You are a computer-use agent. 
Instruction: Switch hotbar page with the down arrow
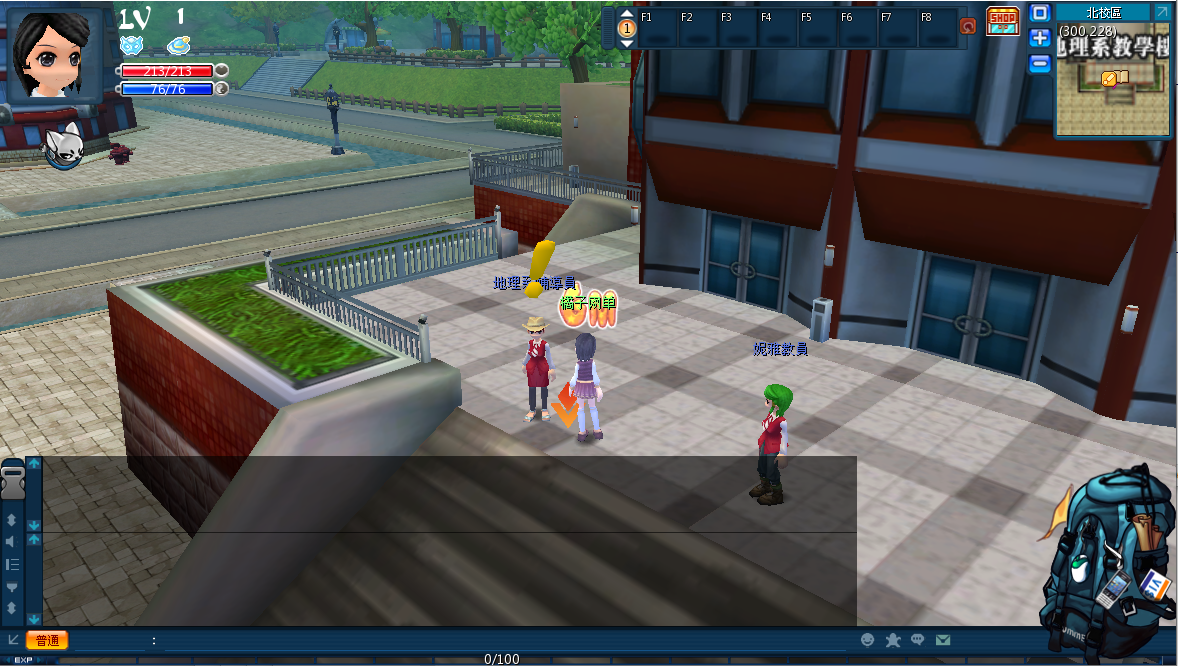[x=627, y=43]
